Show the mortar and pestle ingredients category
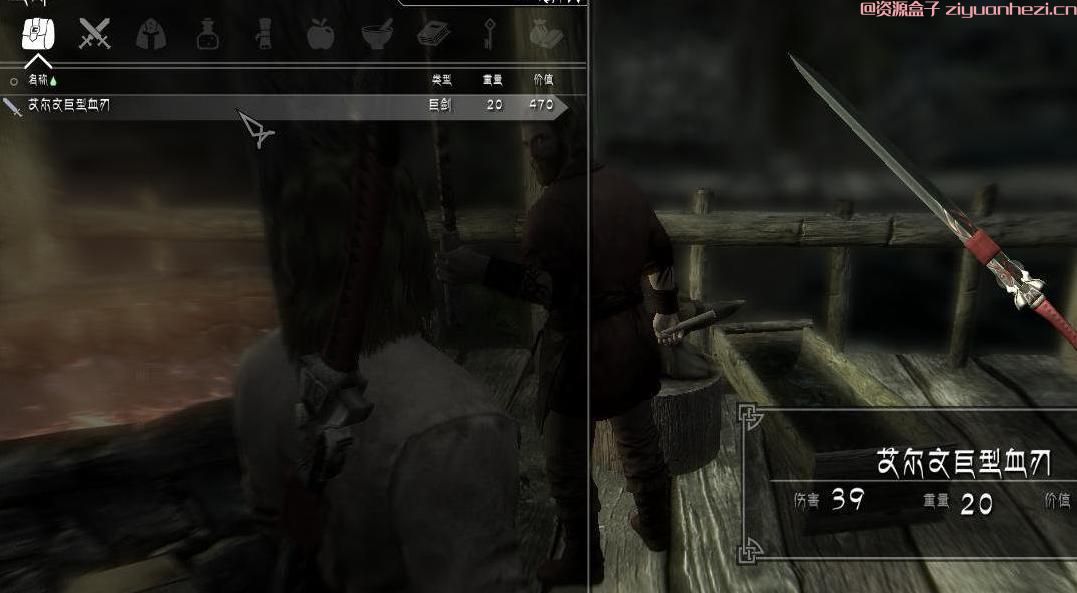Image resolution: width=1077 pixels, height=593 pixels. click(377, 35)
